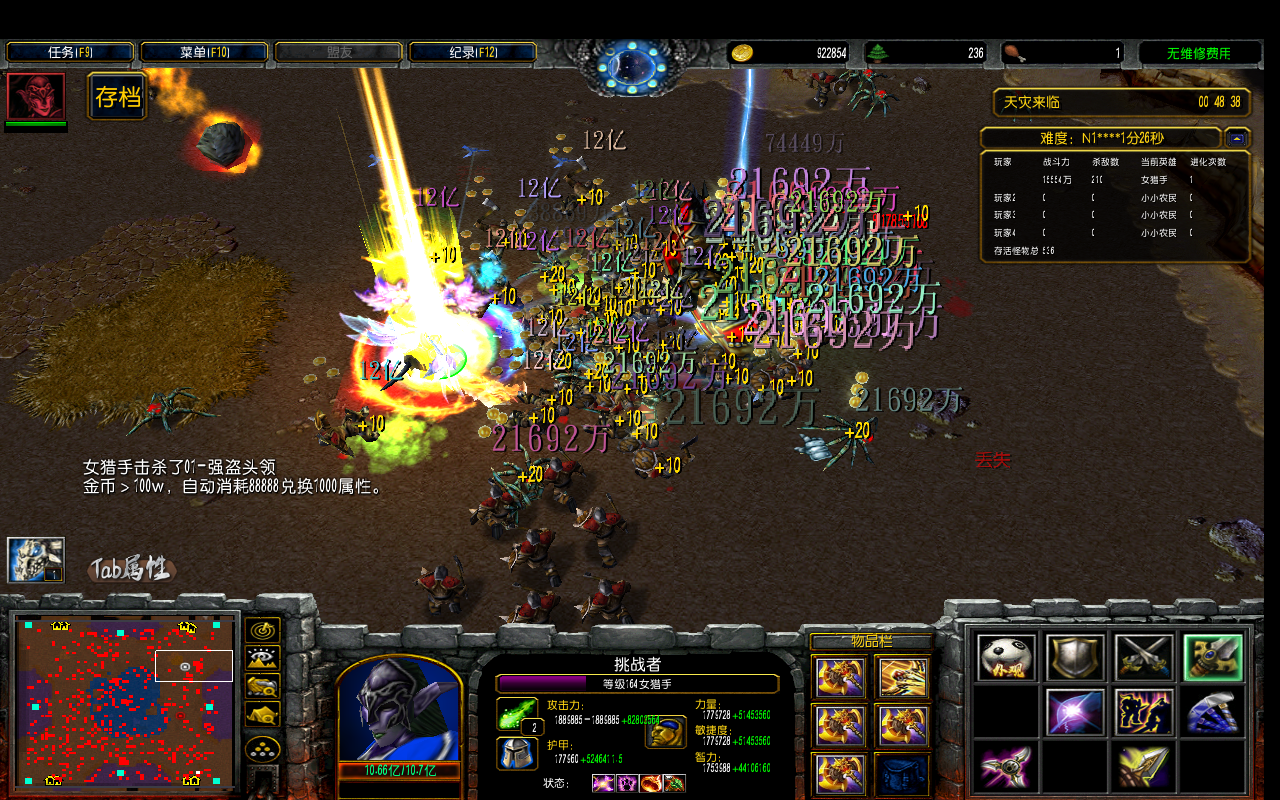Click on the minimap
The width and height of the screenshot is (1280, 800).
click(x=126, y=699)
